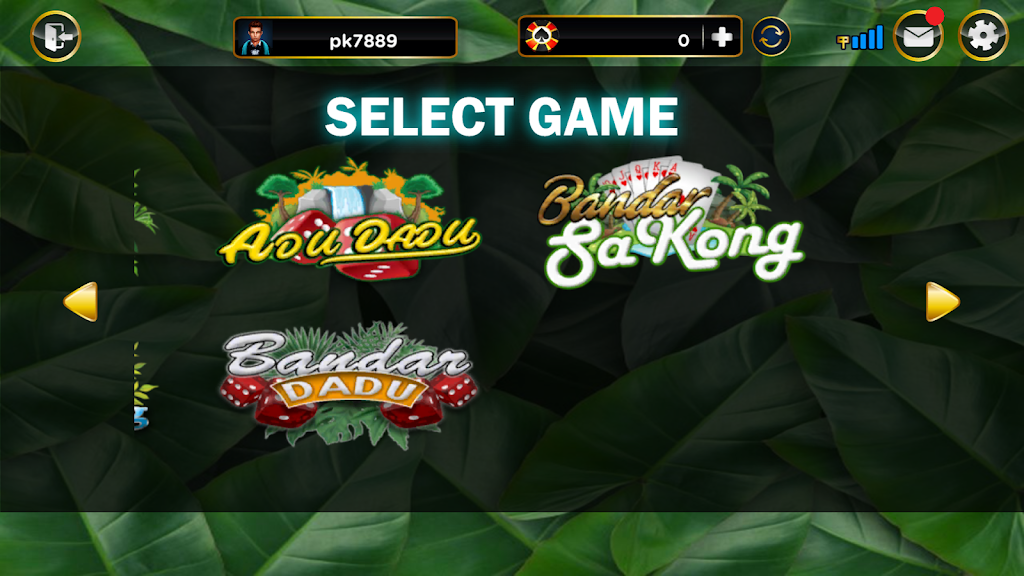Add chips with the plus button
The width and height of the screenshot is (1024, 576).
[x=722, y=38]
